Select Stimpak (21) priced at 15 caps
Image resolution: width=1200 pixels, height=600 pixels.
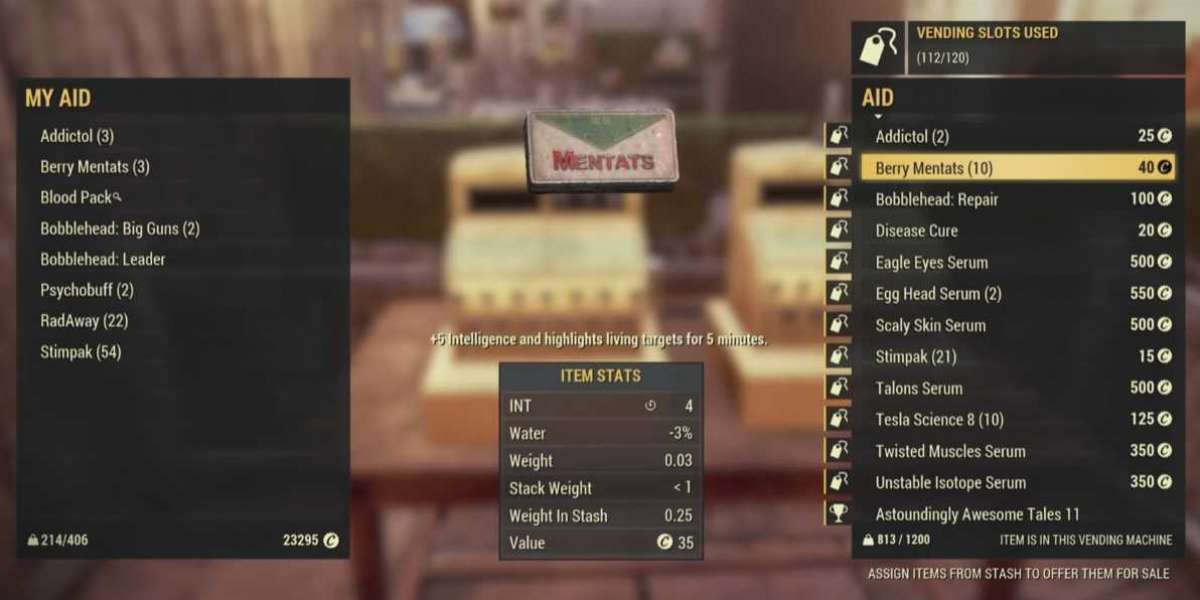[1015, 357]
